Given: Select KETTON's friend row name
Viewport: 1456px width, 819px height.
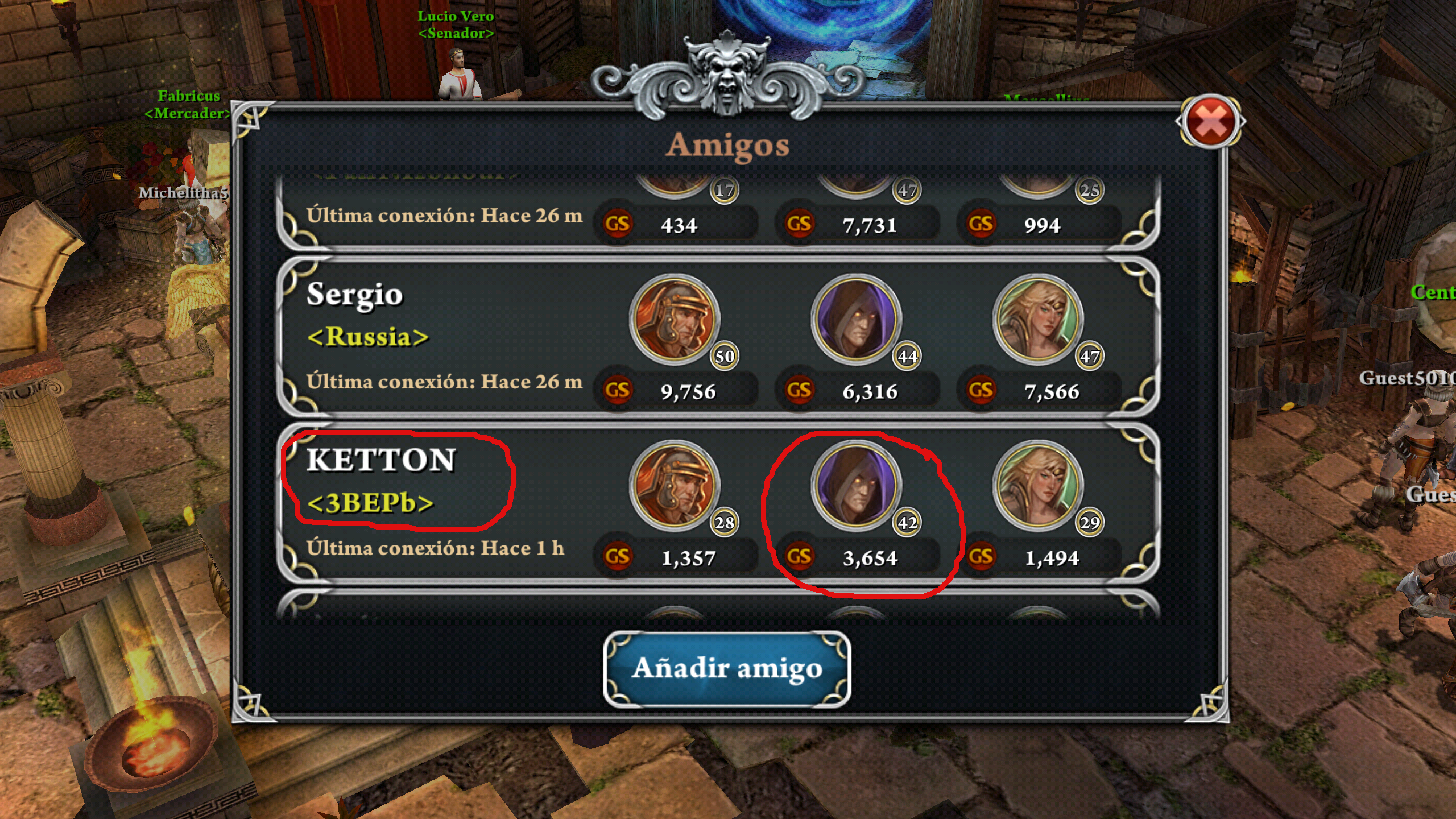Looking at the screenshot, I should click(381, 461).
